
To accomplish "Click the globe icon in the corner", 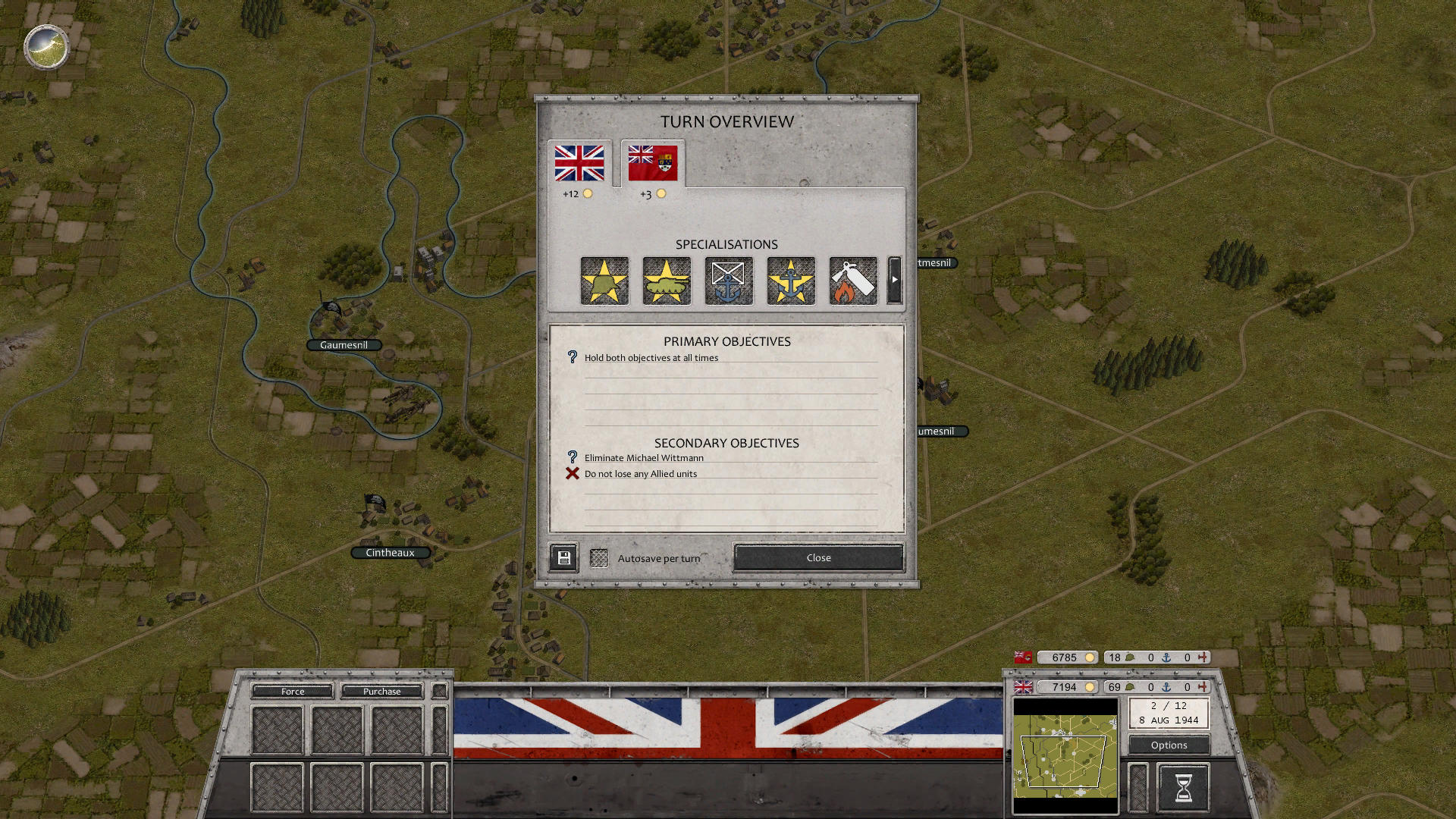I will (x=46, y=47).
